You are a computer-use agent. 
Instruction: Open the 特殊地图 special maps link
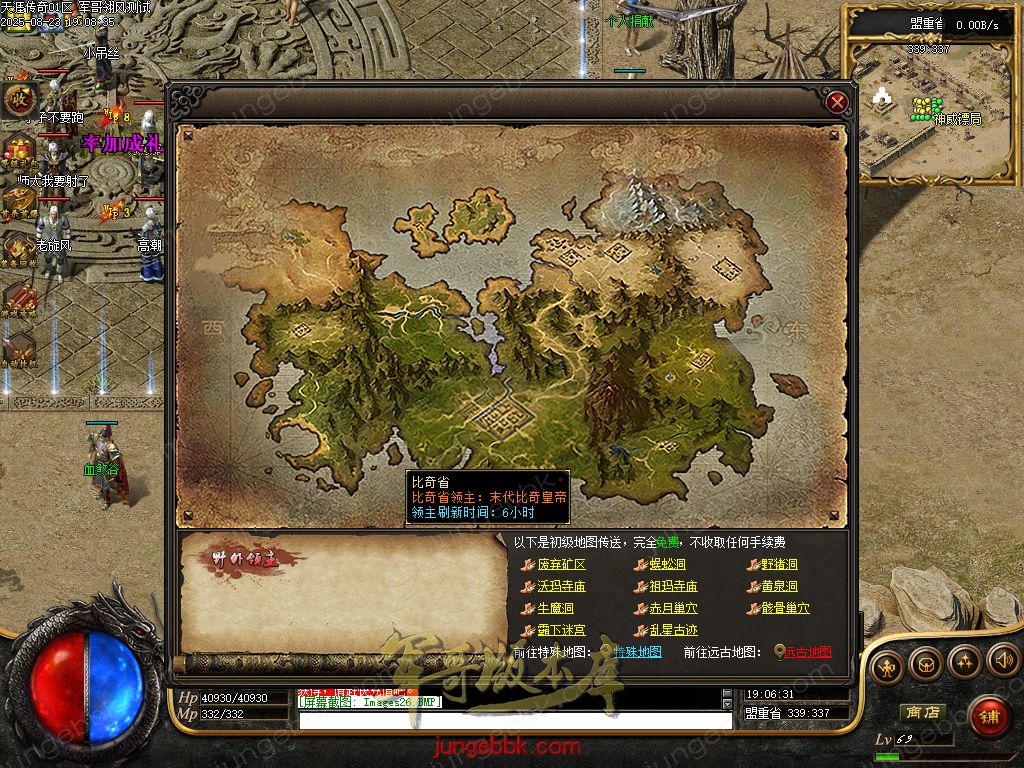tap(637, 652)
